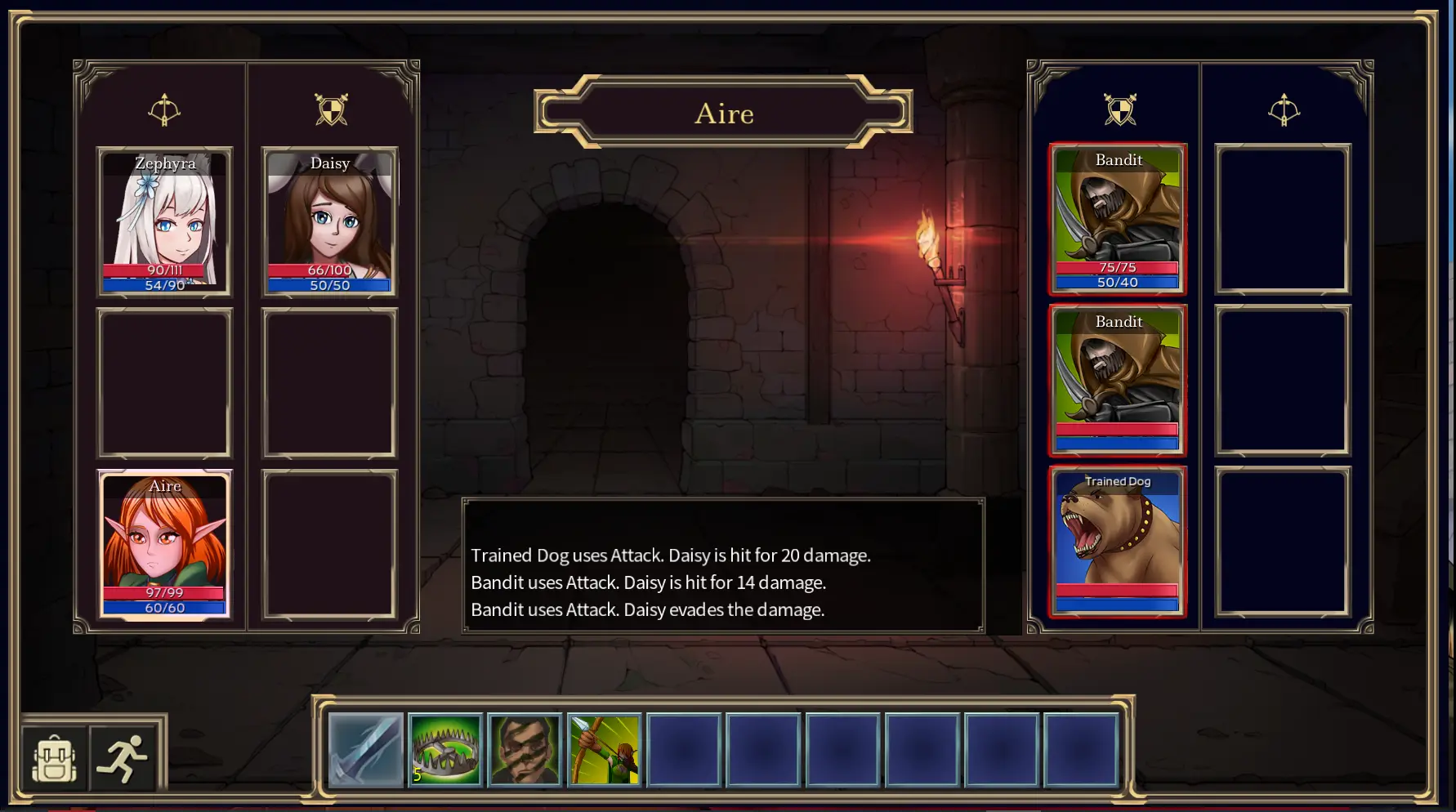Select Daisy's character portrait

click(x=330, y=221)
